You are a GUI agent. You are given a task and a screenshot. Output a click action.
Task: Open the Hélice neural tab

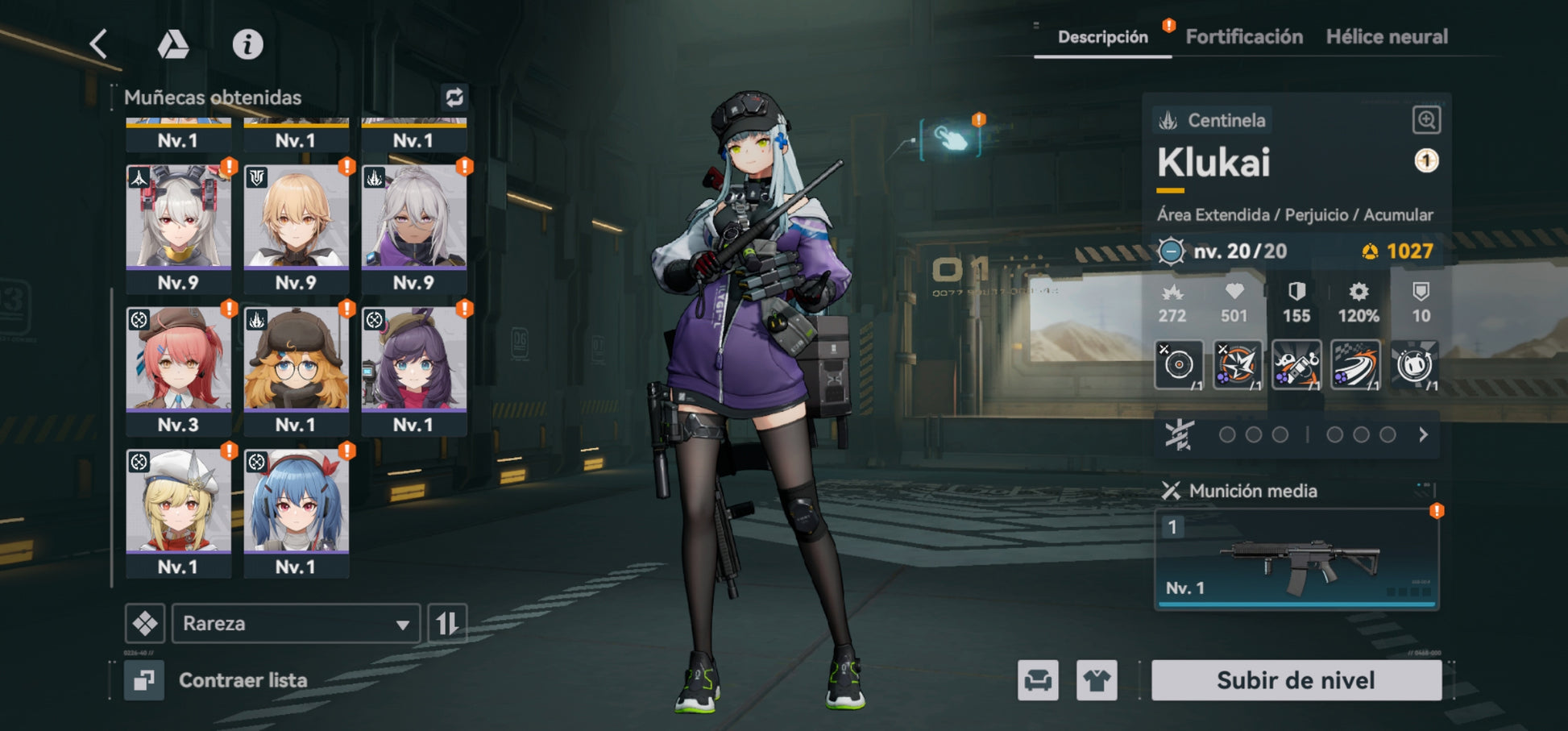pos(1387,37)
